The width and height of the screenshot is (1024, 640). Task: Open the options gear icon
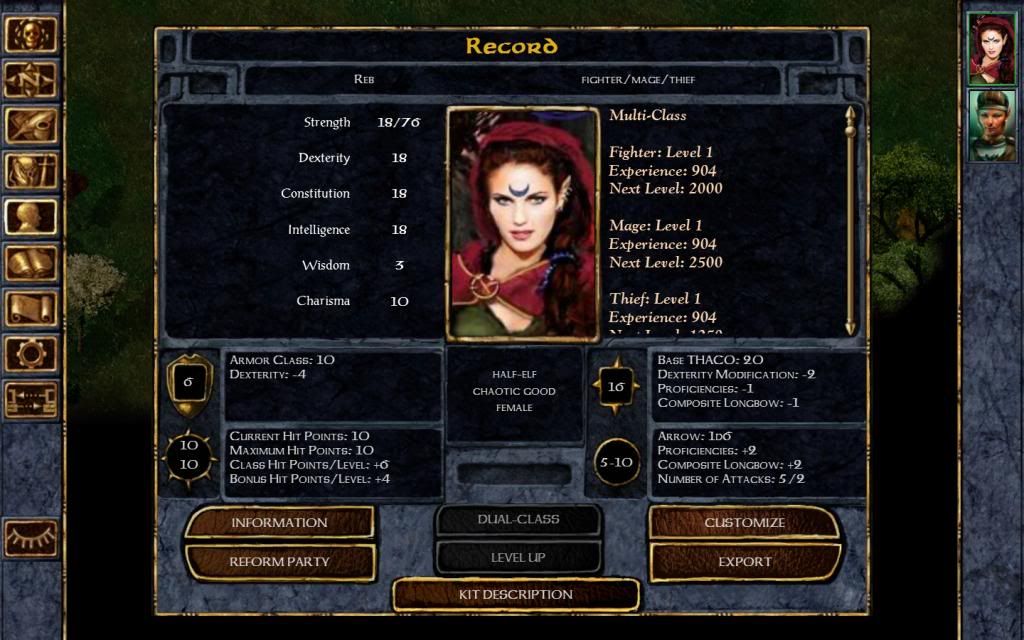(30, 354)
